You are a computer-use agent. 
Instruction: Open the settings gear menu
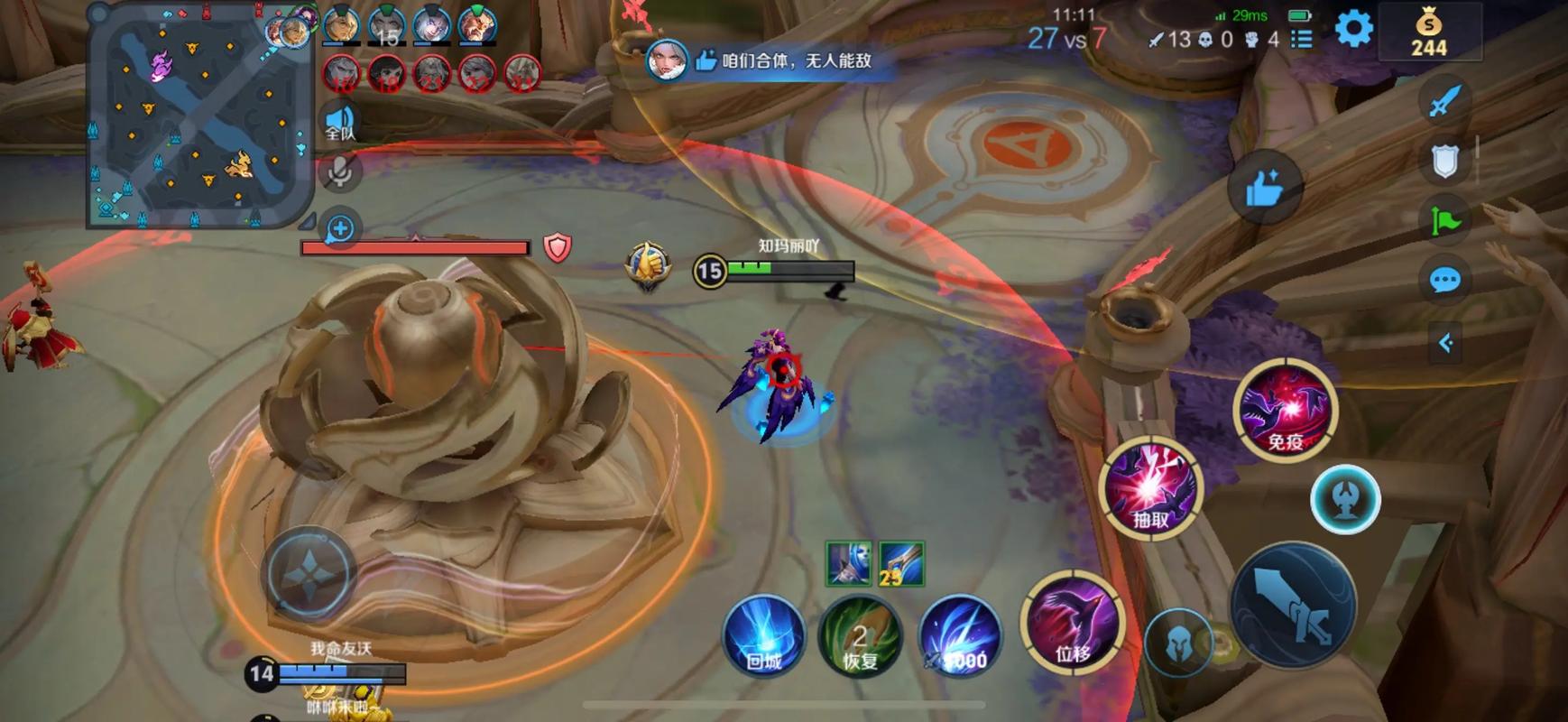[x=1353, y=29]
